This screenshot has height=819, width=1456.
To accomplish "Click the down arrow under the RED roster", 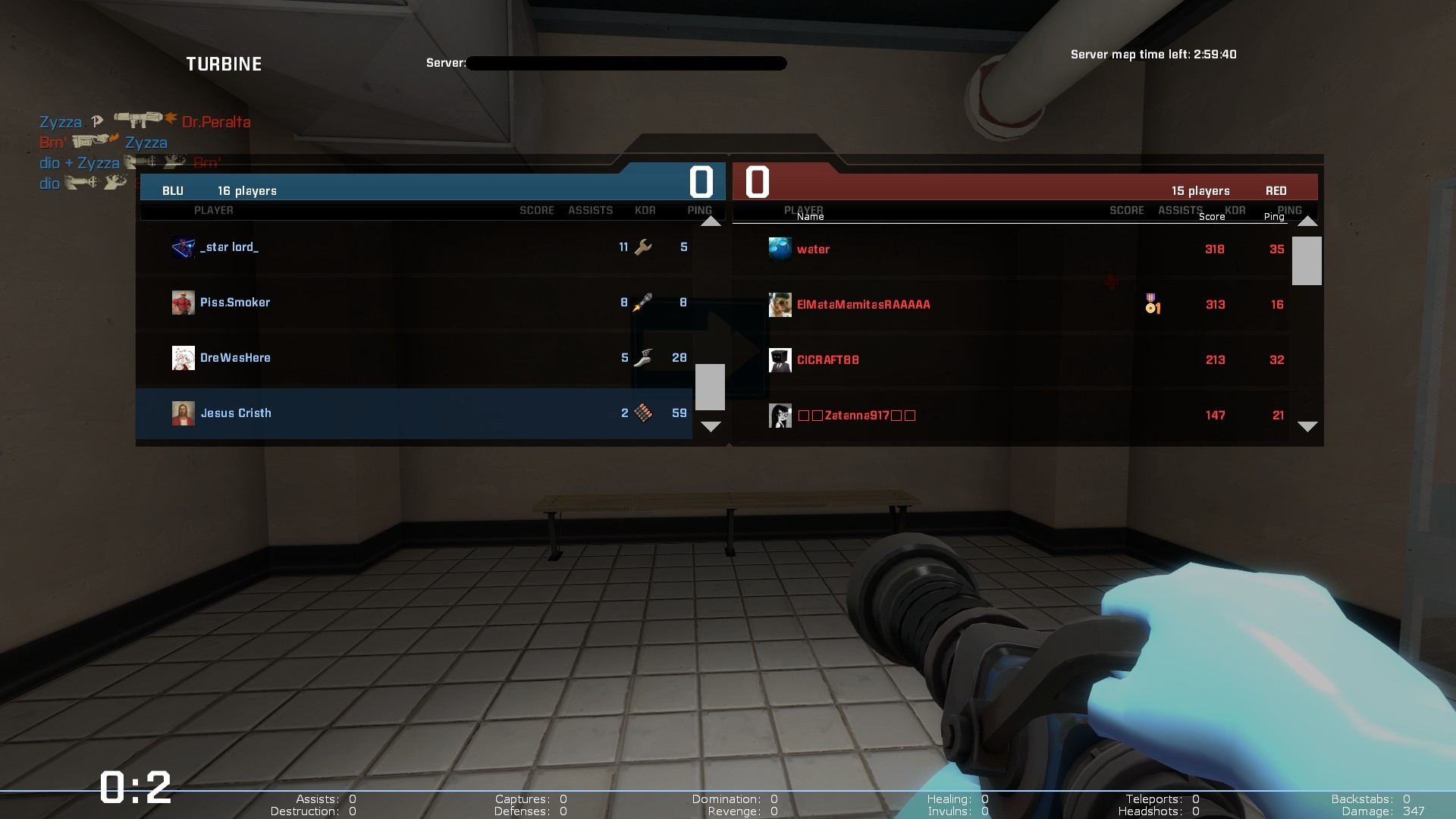I will (x=1307, y=427).
